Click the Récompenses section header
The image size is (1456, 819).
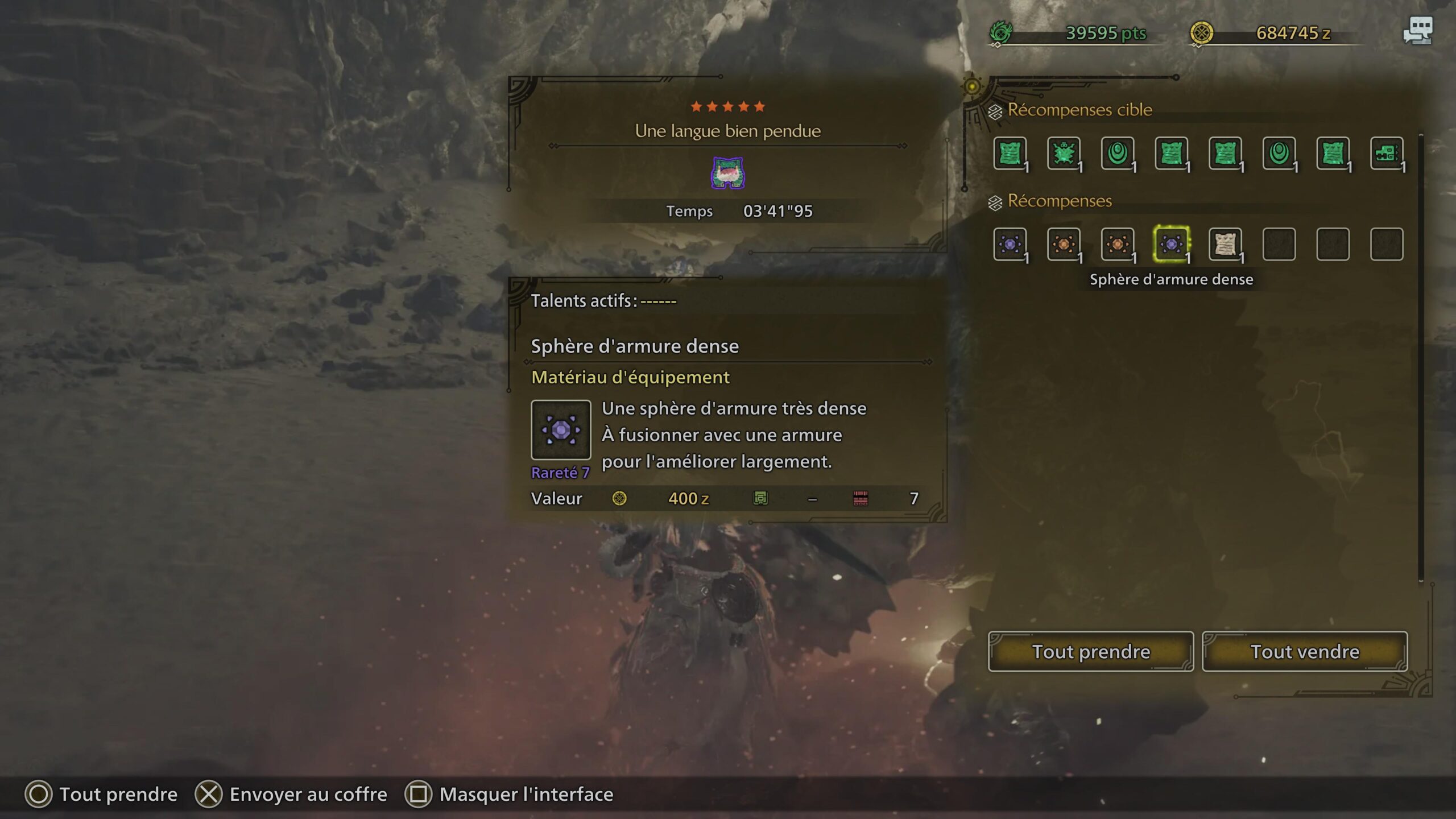pyautogui.click(x=1059, y=201)
